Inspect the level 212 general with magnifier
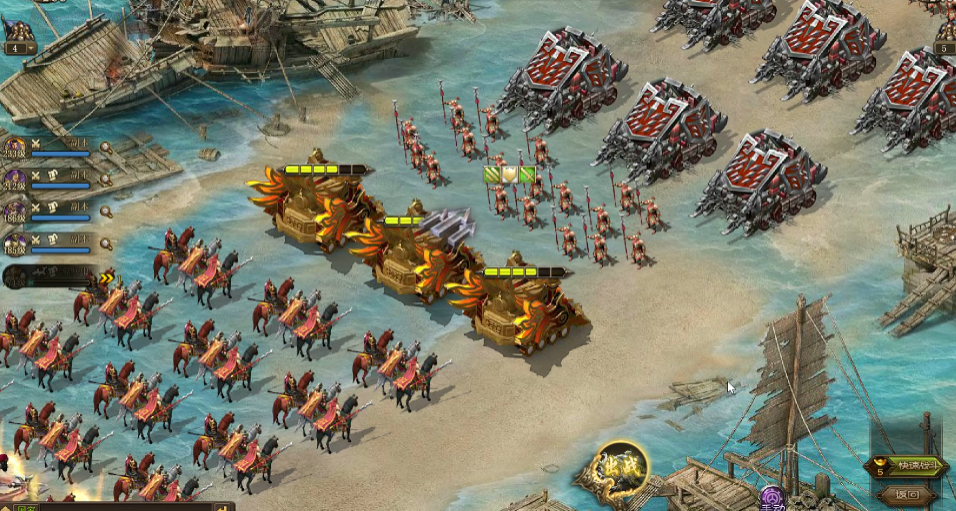The width and height of the screenshot is (956, 511). point(106,179)
